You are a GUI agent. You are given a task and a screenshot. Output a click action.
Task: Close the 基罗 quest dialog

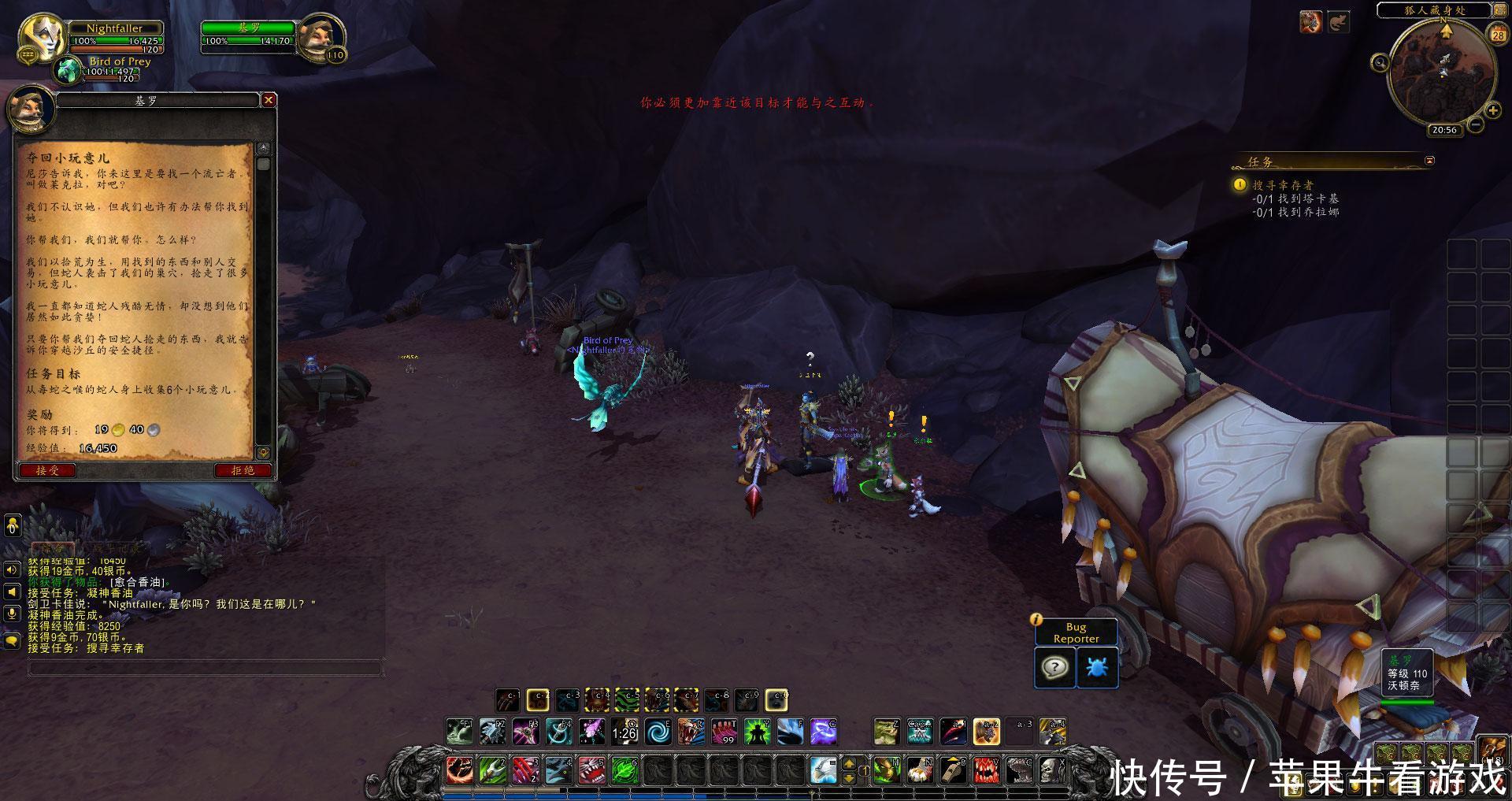coord(269,100)
